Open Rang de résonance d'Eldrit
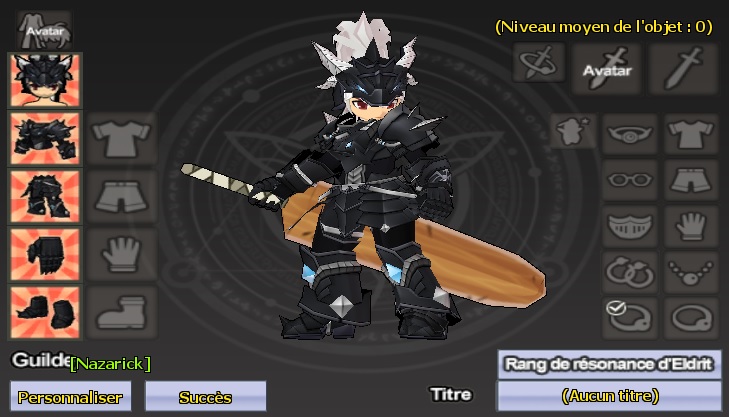 point(608,364)
